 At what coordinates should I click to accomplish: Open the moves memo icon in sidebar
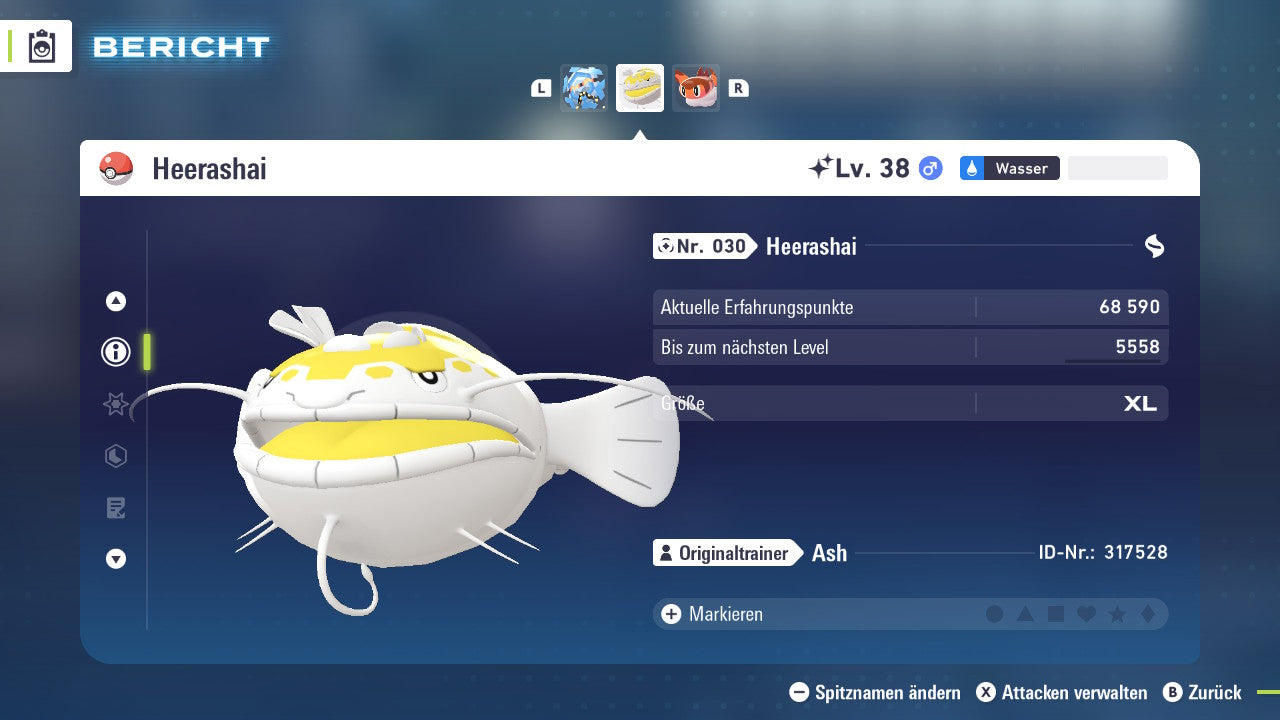[115, 508]
